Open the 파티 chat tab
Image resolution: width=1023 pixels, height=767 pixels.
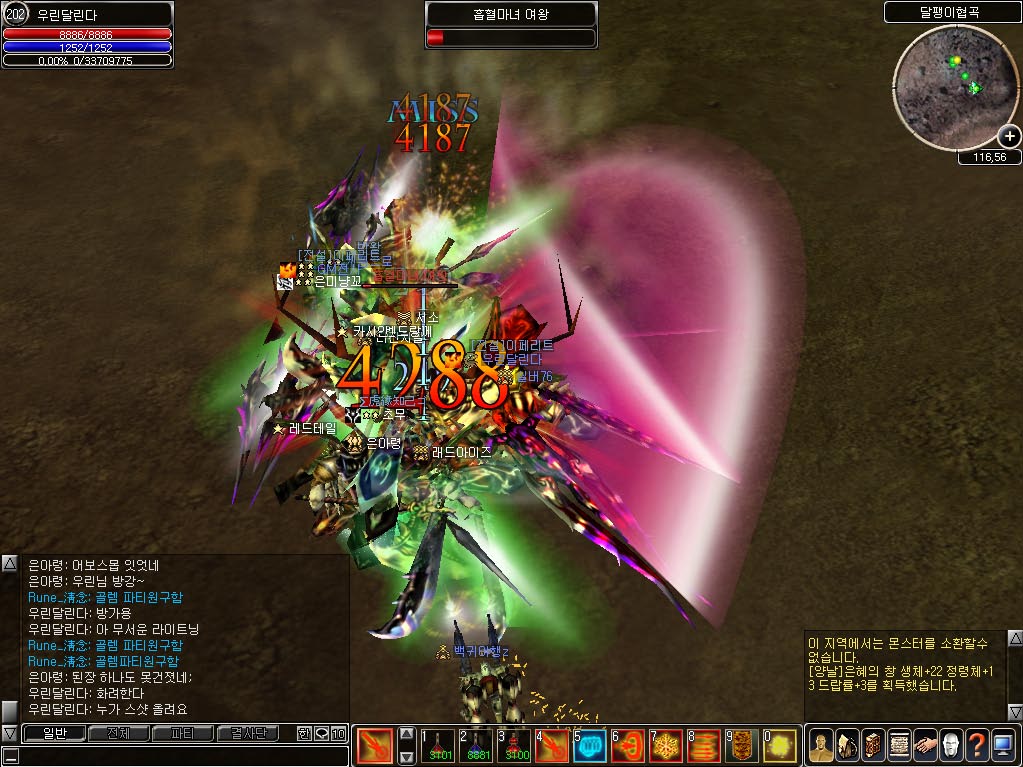click(x=182, y=734)
